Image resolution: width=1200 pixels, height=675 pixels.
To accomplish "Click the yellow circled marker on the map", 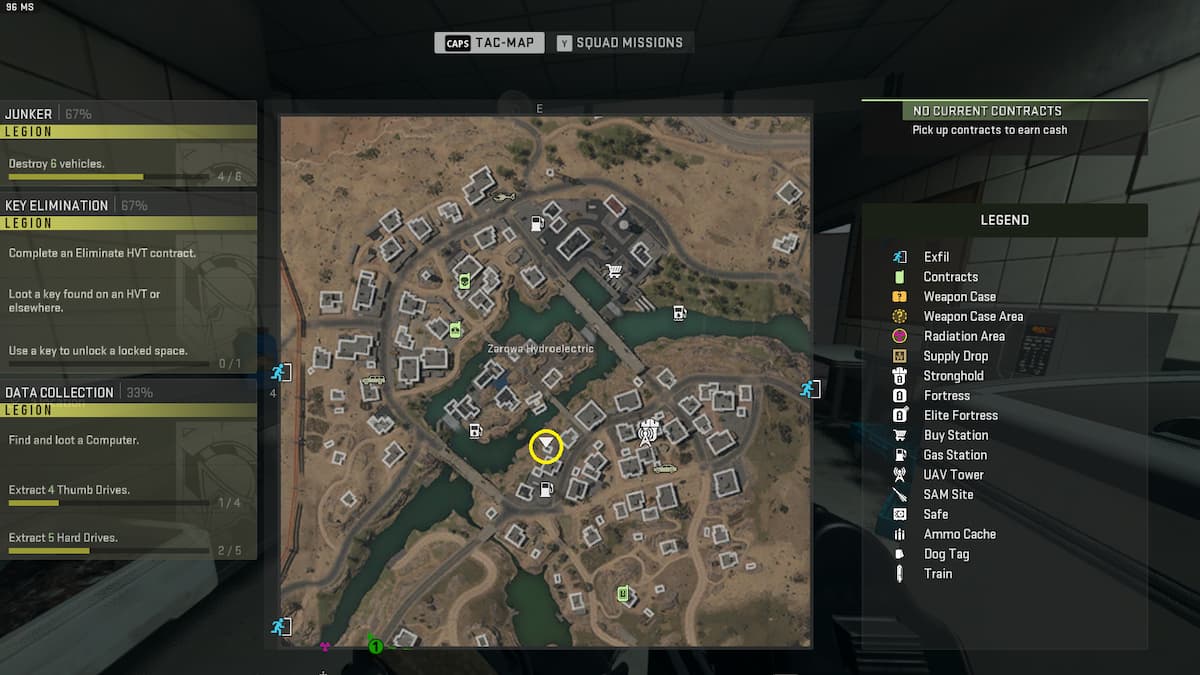I will (x=547, y=446).
